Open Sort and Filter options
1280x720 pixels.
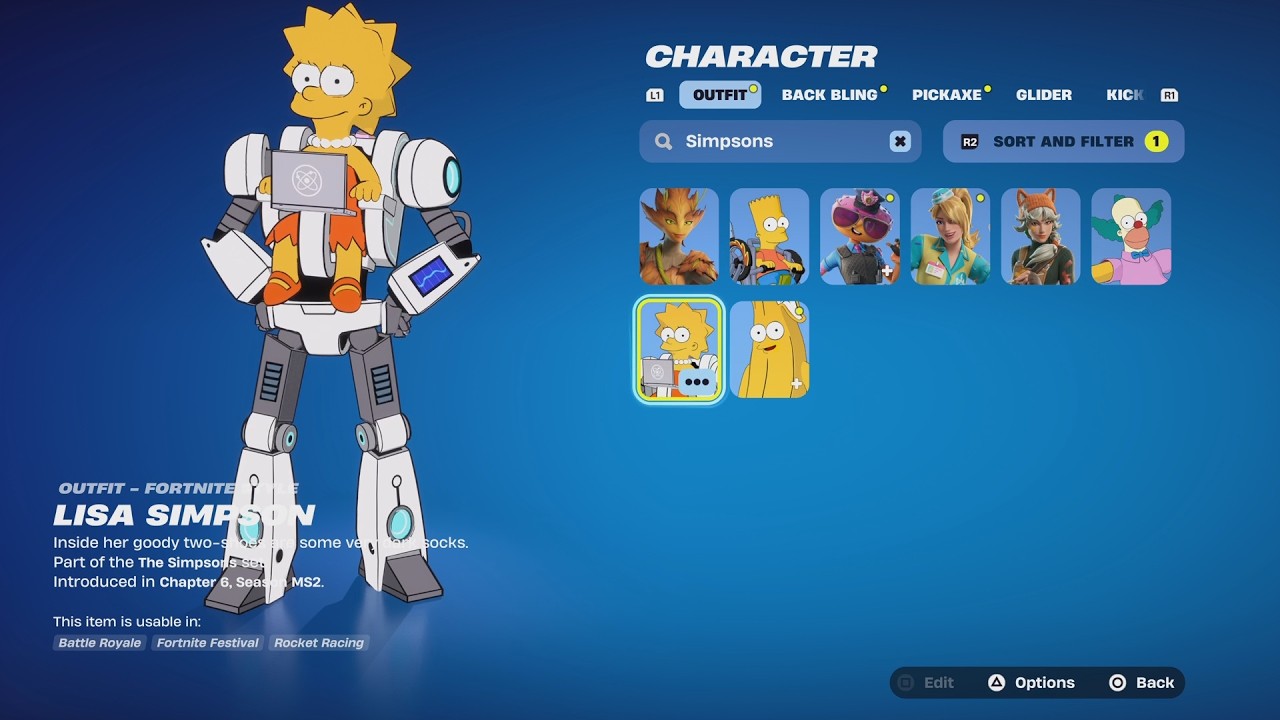(1063, 141)
